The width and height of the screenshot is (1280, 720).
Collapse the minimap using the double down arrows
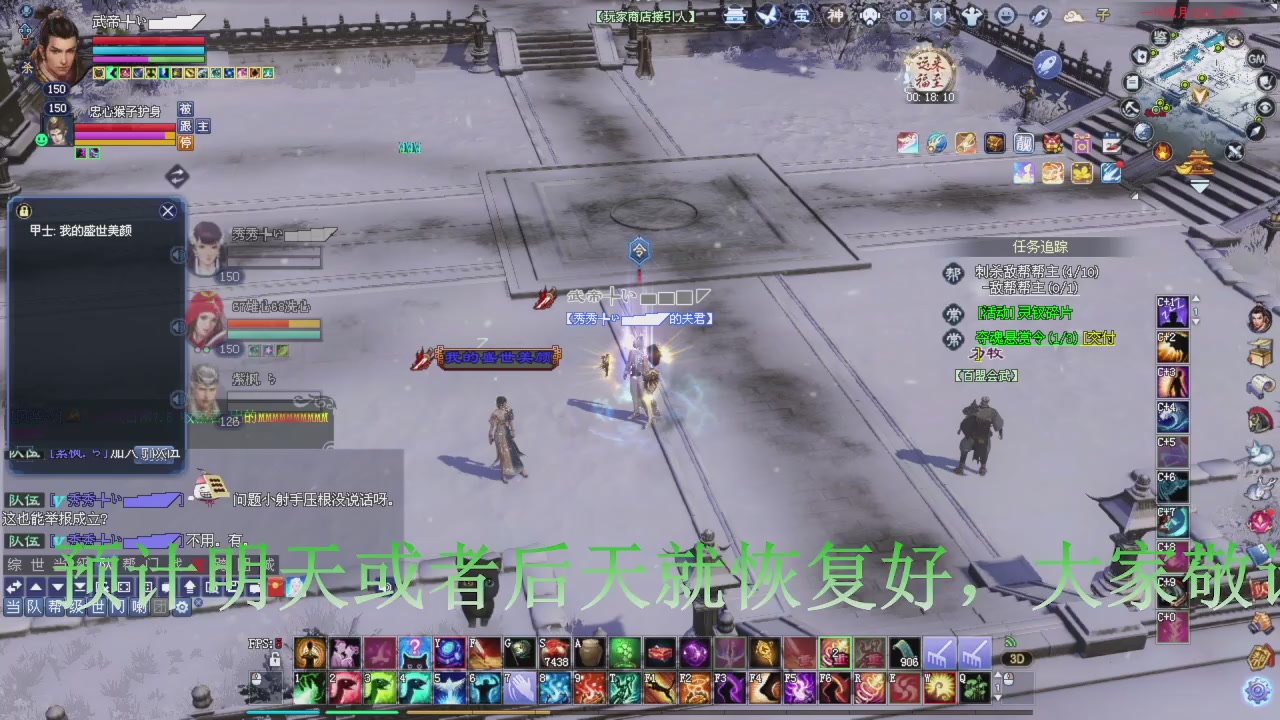(1199, 187)
